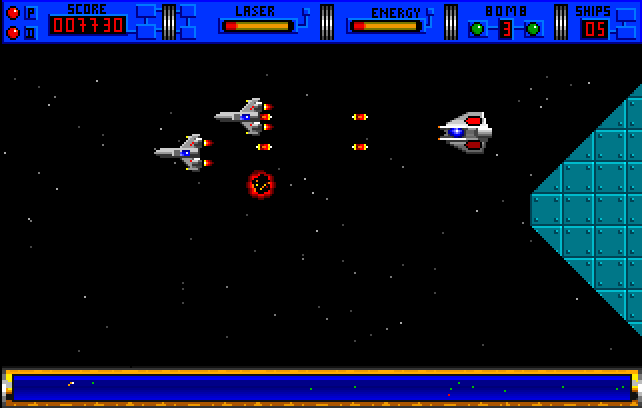The image size is (642, 408).
Task: Select the radar scanner strip
Action: pos(320,386)
